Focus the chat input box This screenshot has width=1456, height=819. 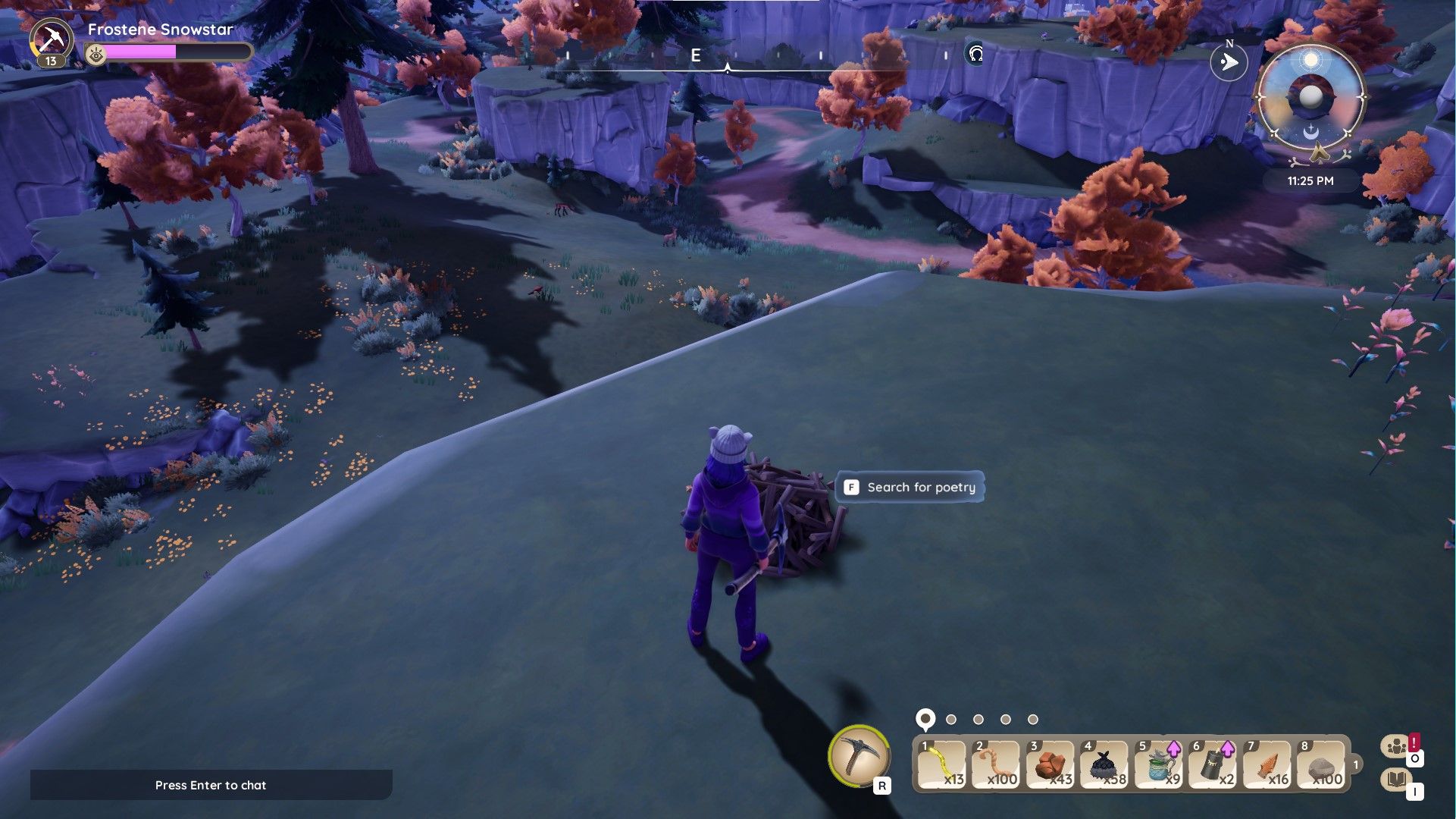tap(211, 785)
